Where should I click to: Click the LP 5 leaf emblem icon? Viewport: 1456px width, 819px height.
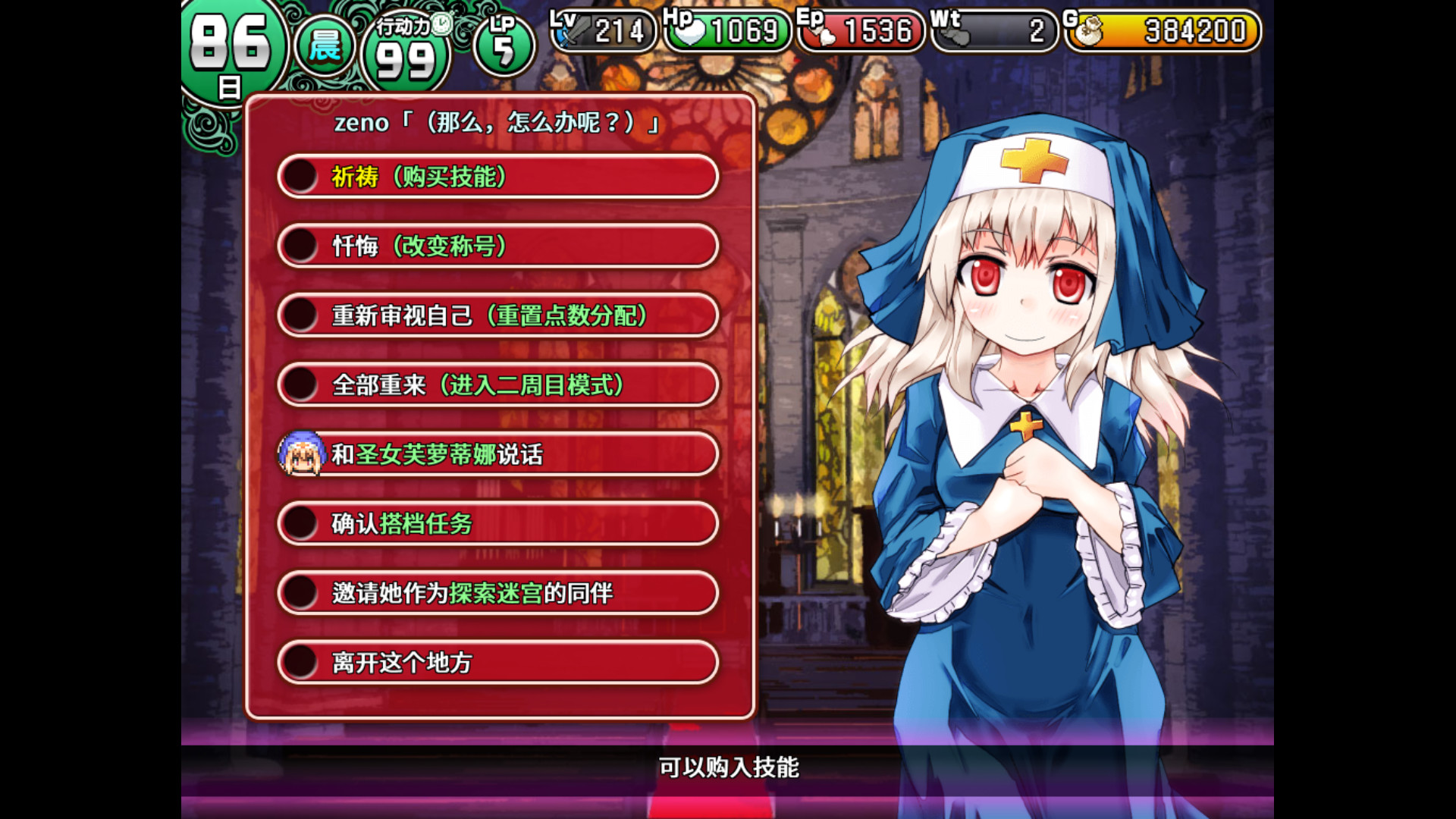click(507, 43)
